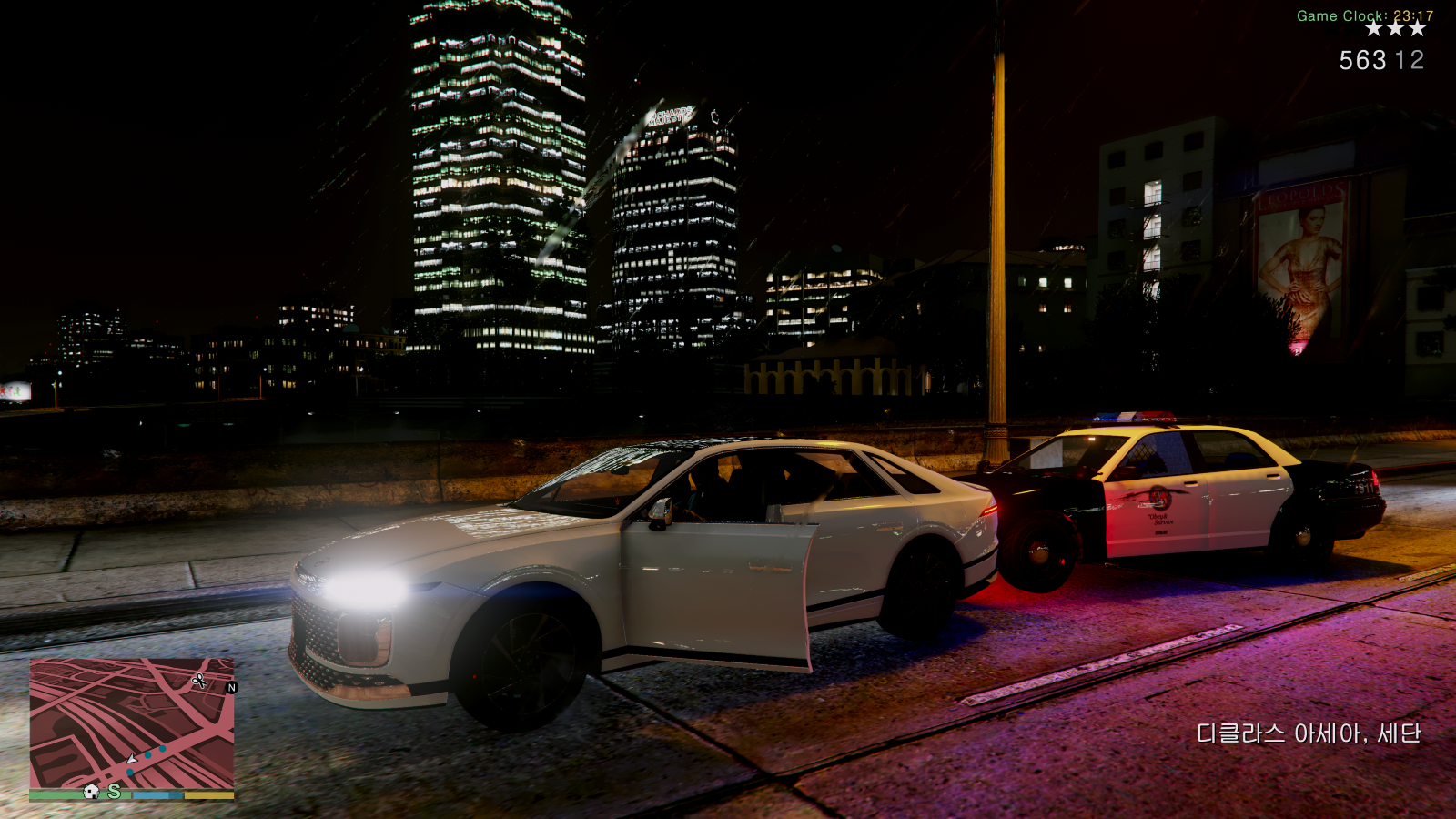Click the white house safehouse icon on minimap

coord(92,793)
